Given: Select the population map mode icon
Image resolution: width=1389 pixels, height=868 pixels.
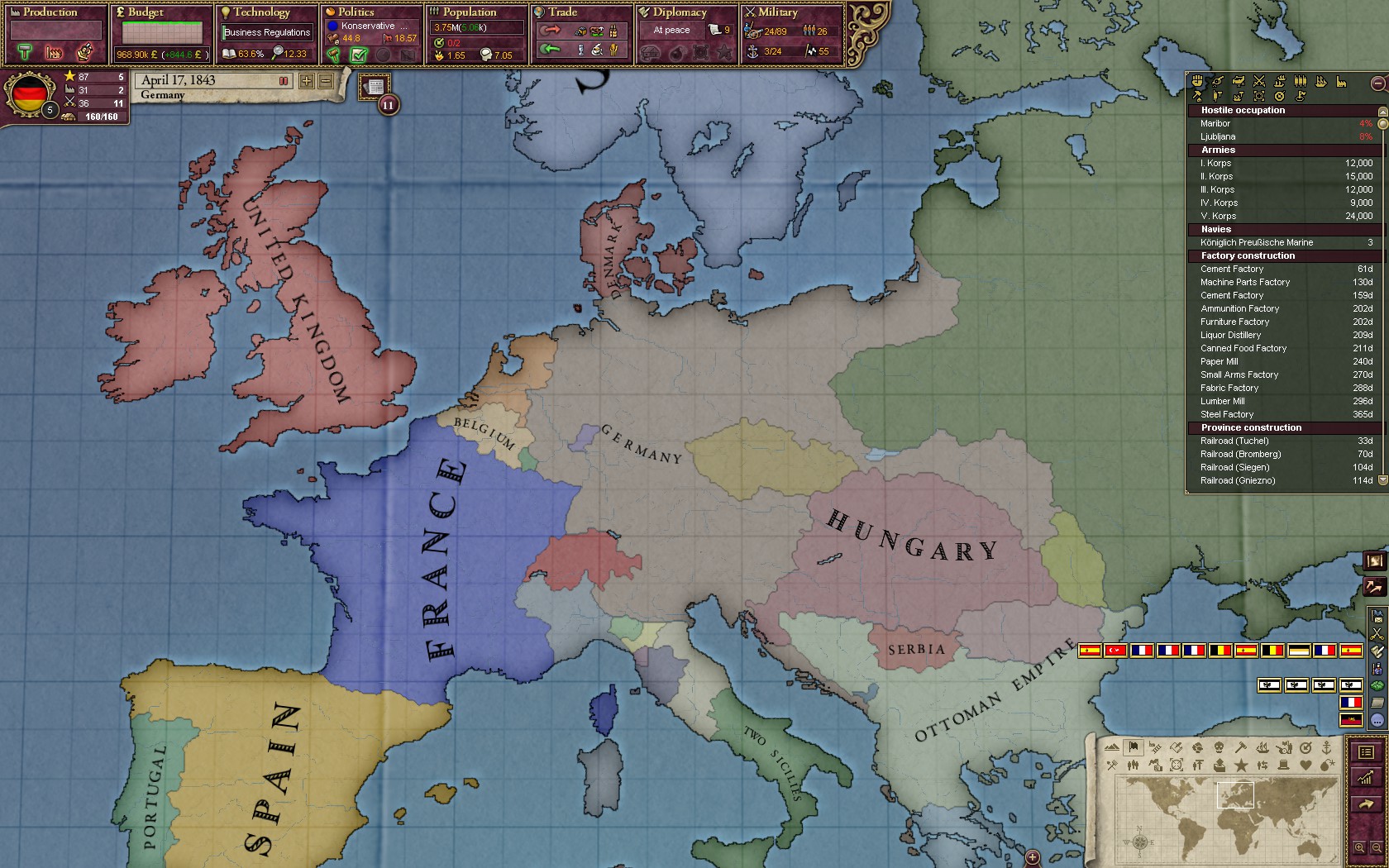Looking at the screenshot, I should point(1134,765).
